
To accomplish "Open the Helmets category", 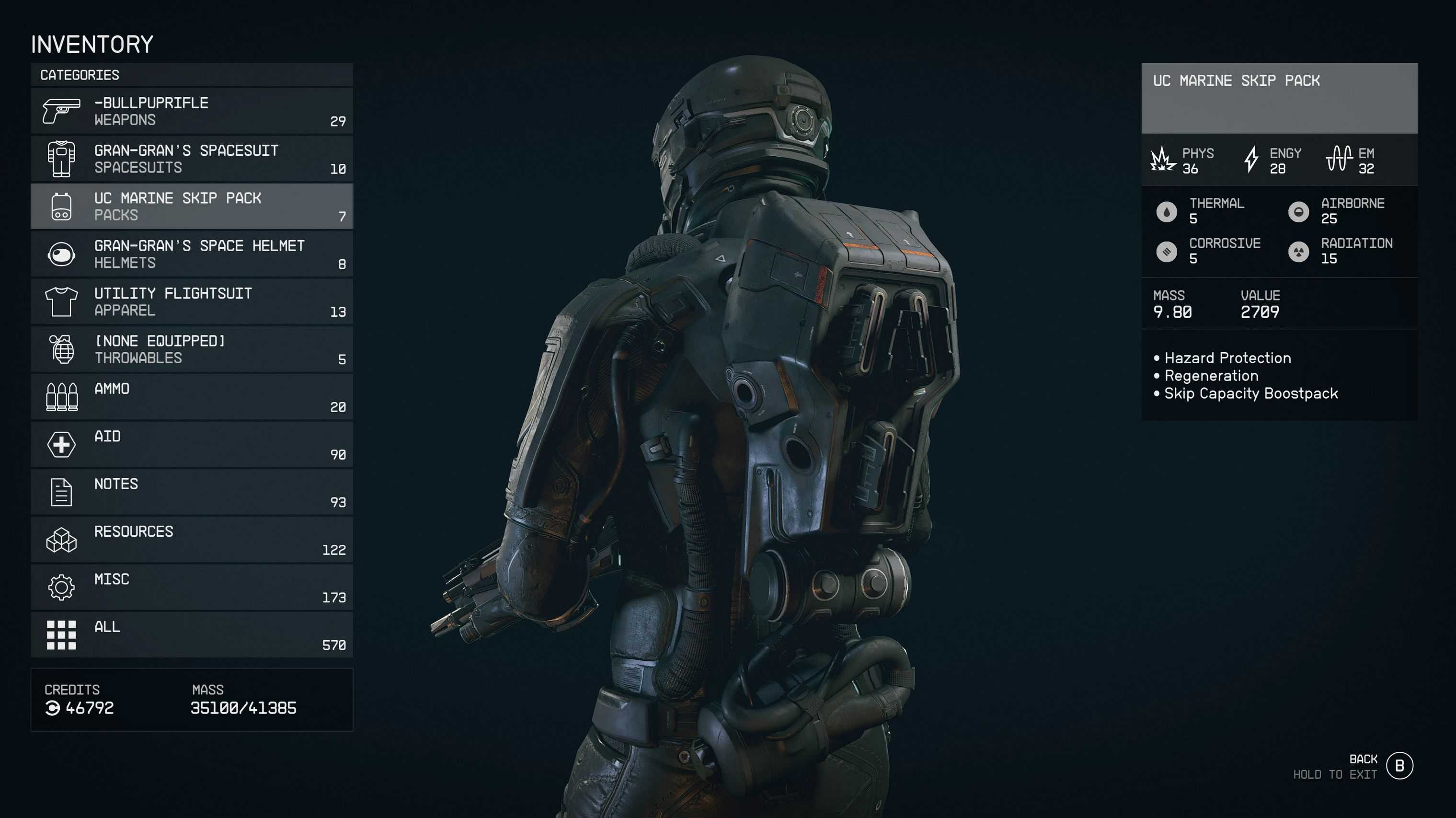I will pos(192,254).
